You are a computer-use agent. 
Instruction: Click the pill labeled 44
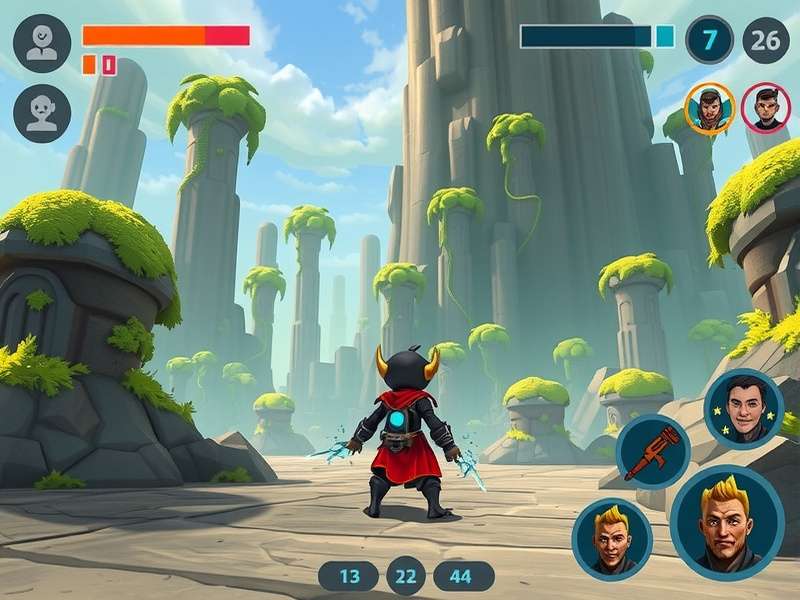(463, 576)
